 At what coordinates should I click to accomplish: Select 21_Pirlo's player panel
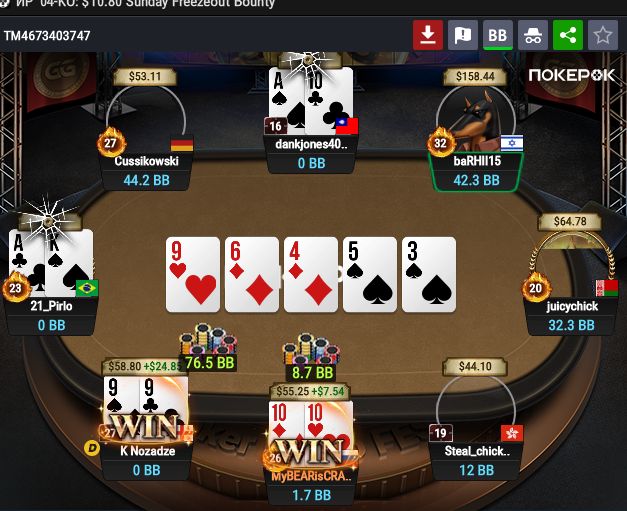click(50, 316)
